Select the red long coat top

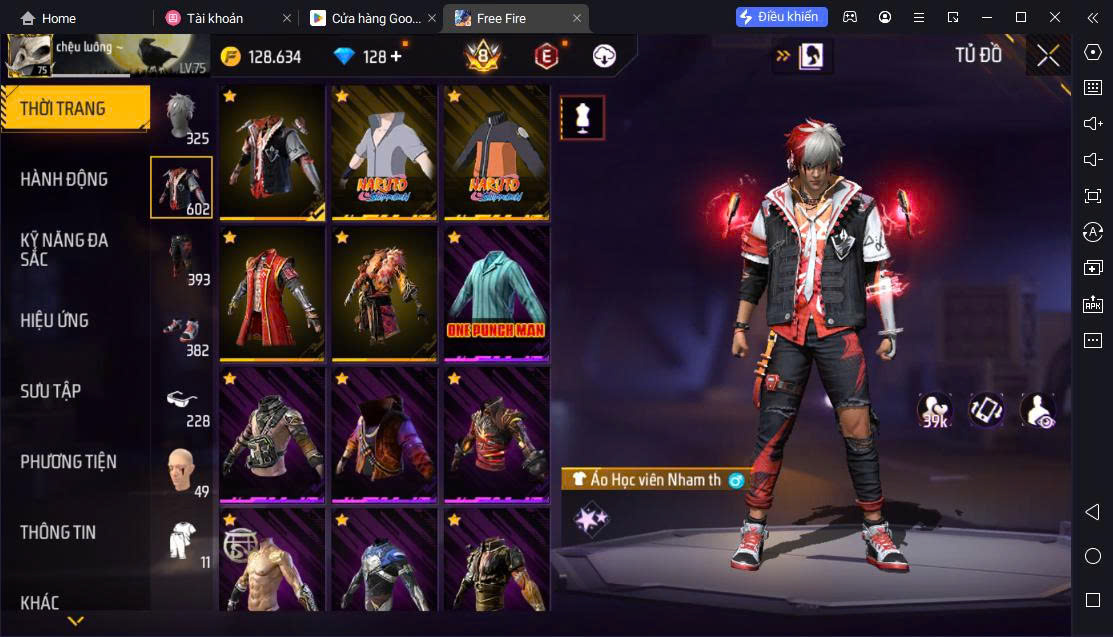coord(272,293)
